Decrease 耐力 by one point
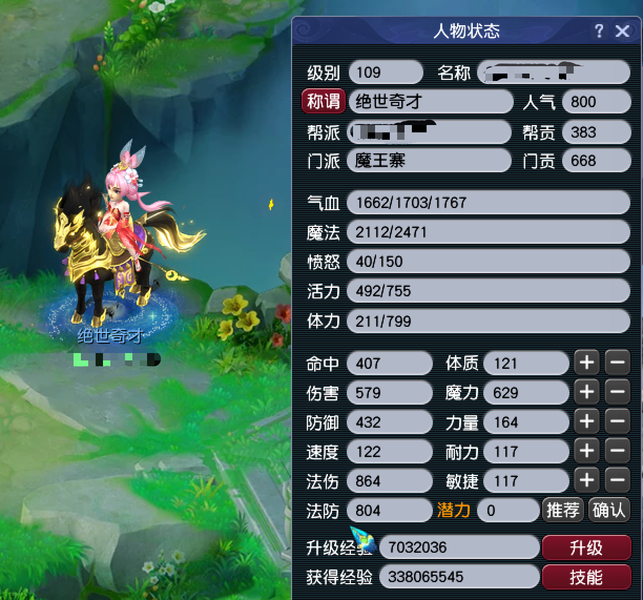Image resolution: width=643 pixels, height=600 pixels. 617,451
